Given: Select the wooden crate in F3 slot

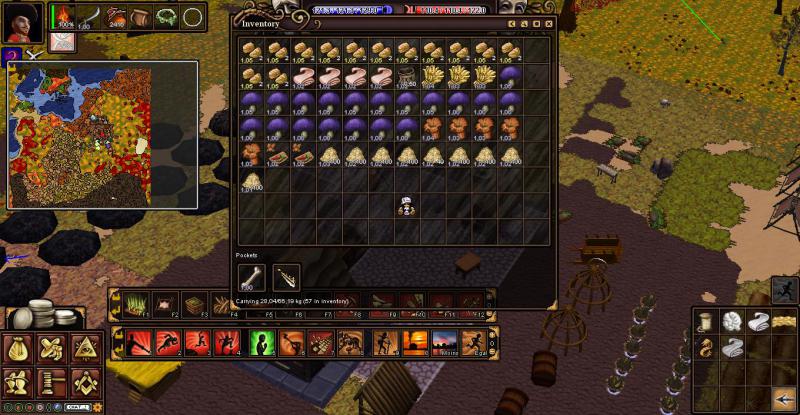Looking at the screenshot, I should coord(196,304).
